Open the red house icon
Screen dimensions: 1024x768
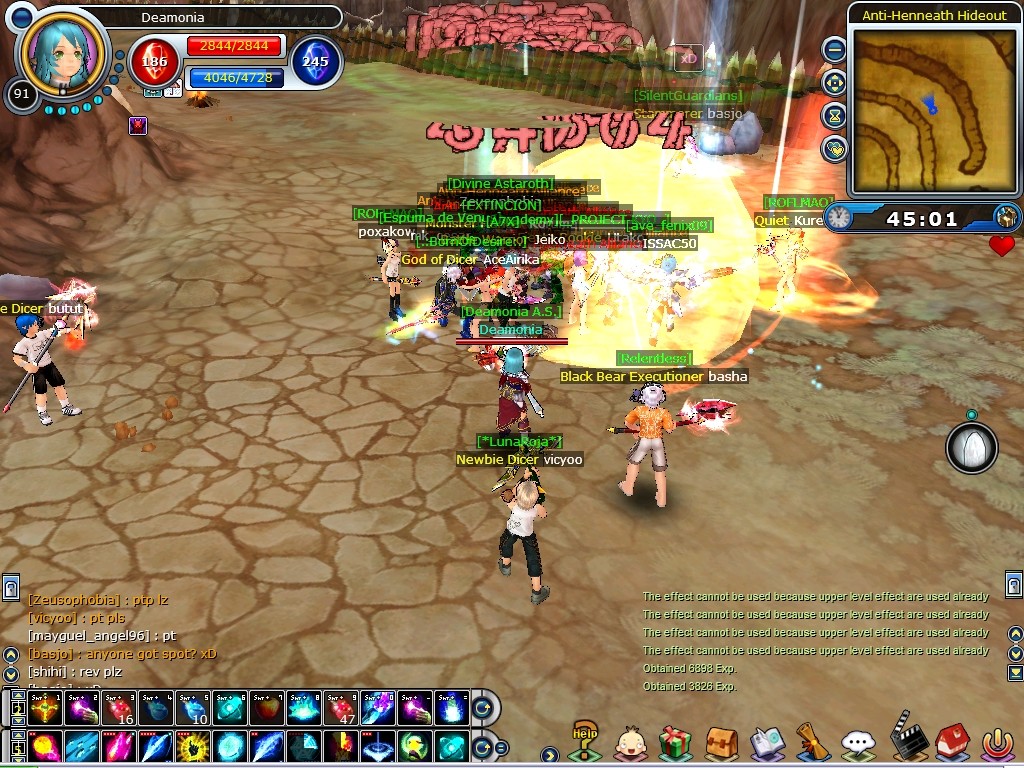[950, 742]
